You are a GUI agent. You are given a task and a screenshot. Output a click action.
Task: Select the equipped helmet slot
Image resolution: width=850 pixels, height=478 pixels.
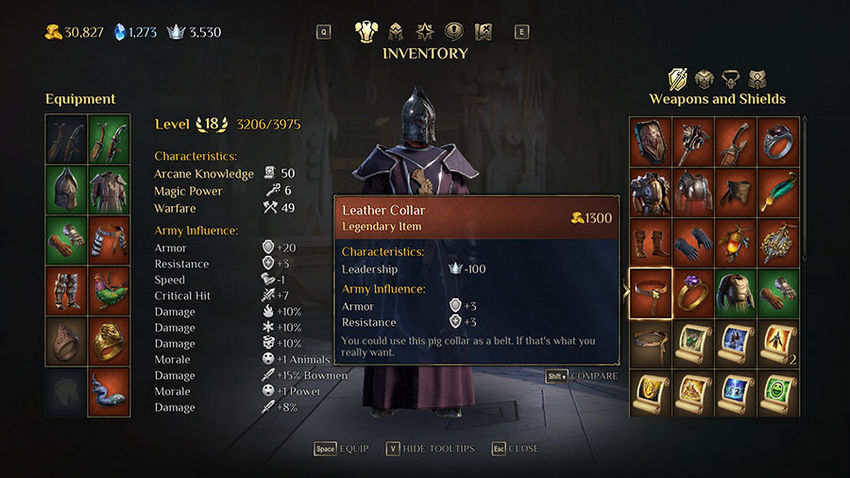[66, 189]
